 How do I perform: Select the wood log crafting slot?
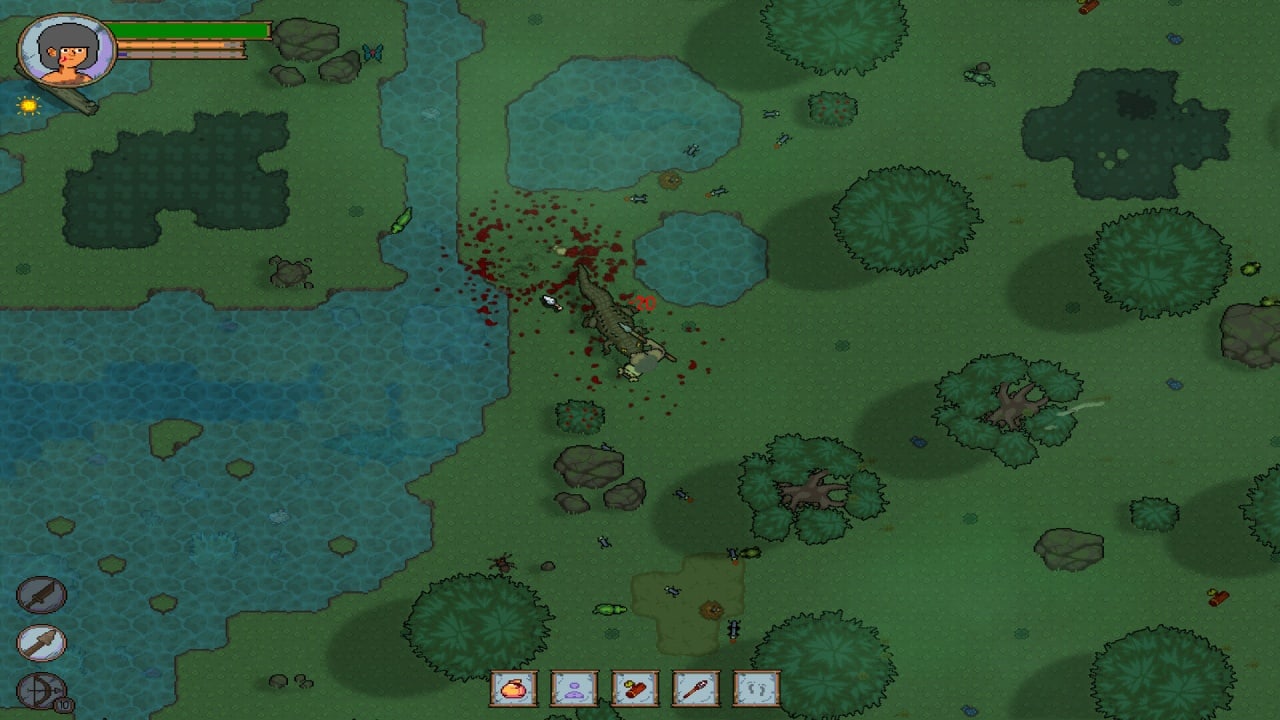[x=634, y=688]
